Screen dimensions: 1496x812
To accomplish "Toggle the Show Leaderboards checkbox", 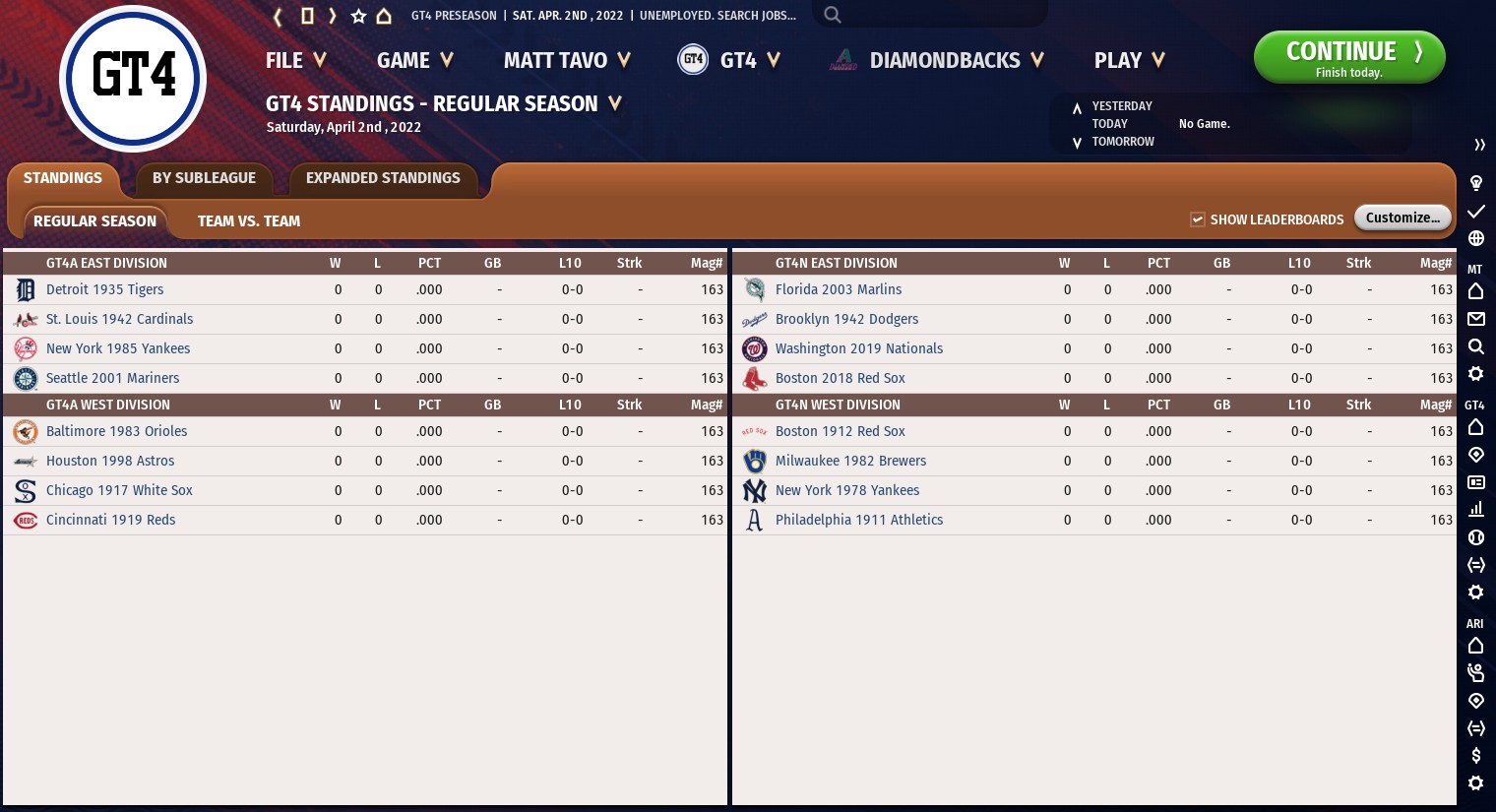I will 1198,219.
